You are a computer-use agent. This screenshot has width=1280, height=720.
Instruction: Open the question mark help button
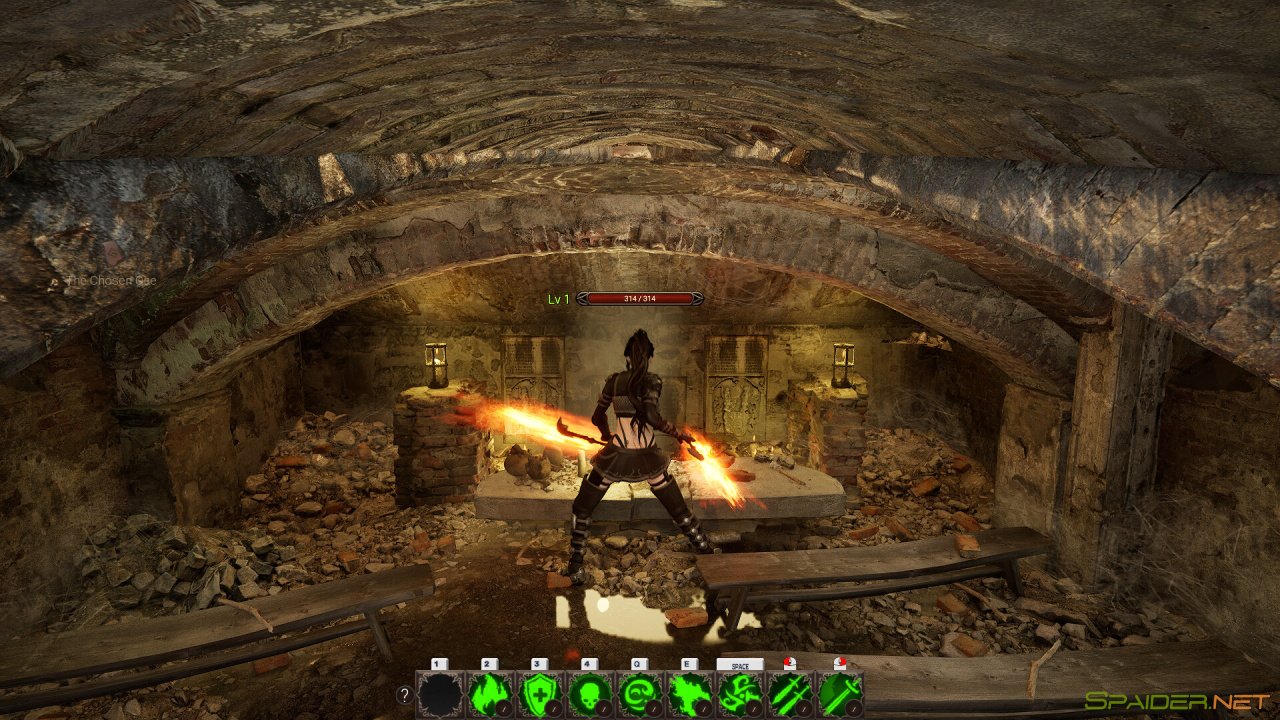tap(404, 695)
